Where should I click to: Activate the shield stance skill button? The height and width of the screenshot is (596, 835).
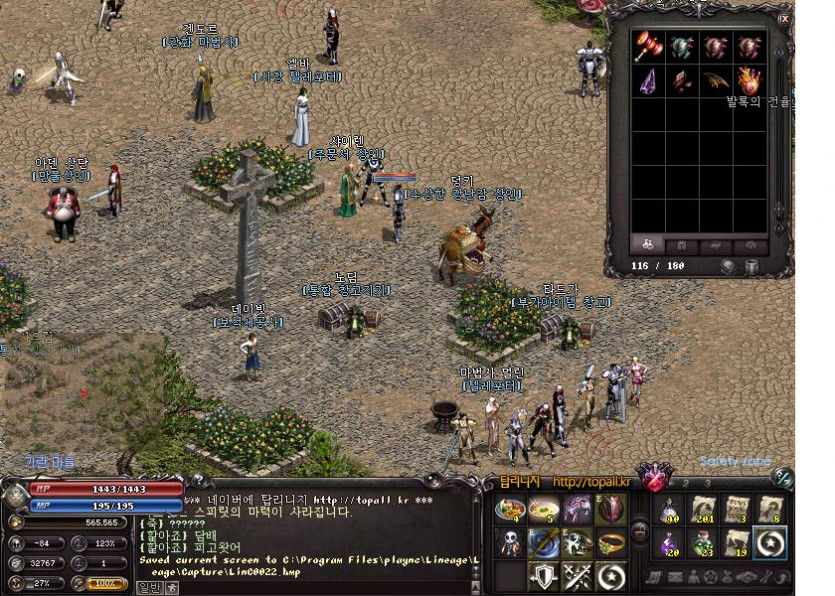[x=544, y=575]
